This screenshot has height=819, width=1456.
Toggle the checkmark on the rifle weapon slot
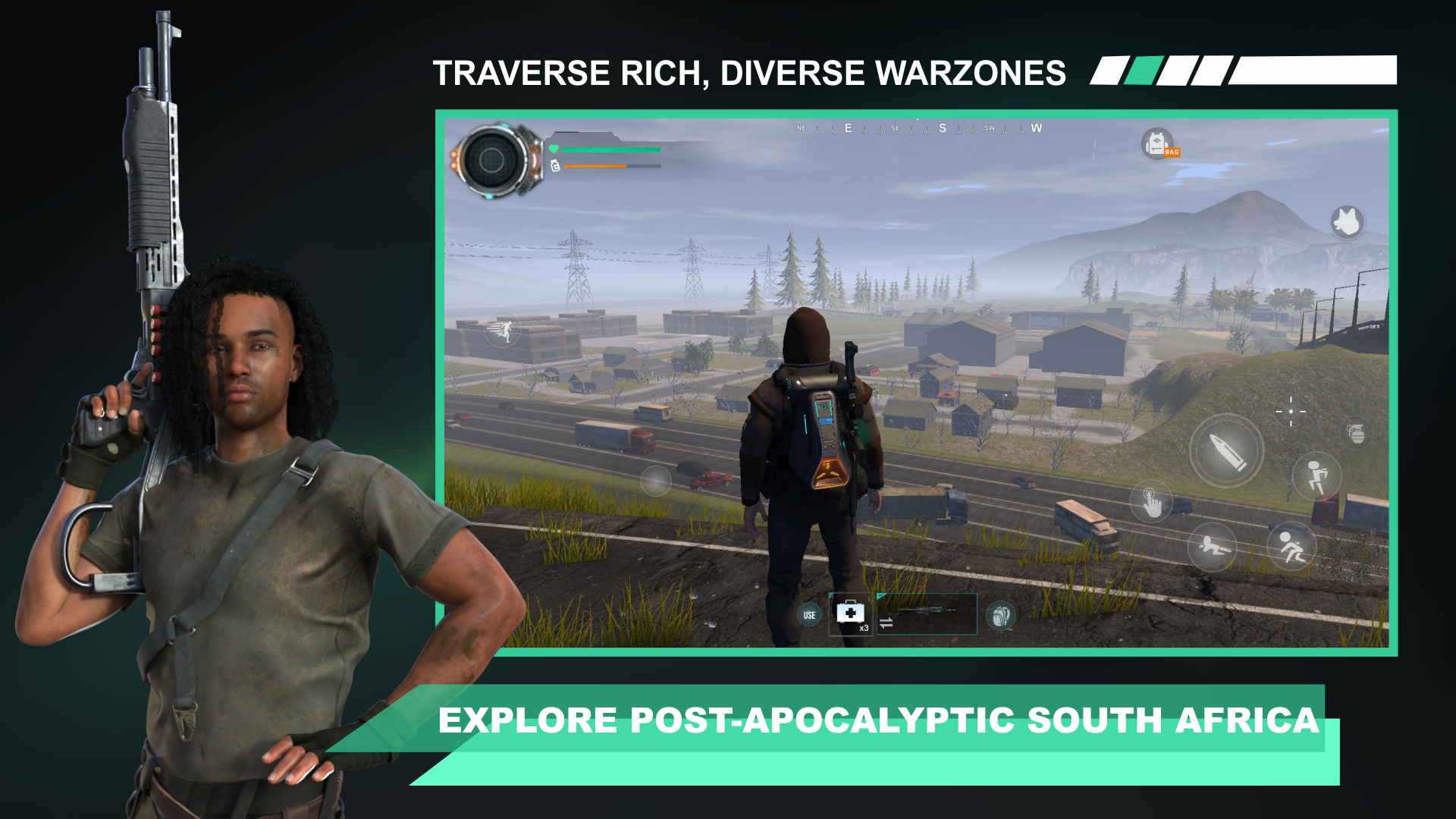click(880, 597)
